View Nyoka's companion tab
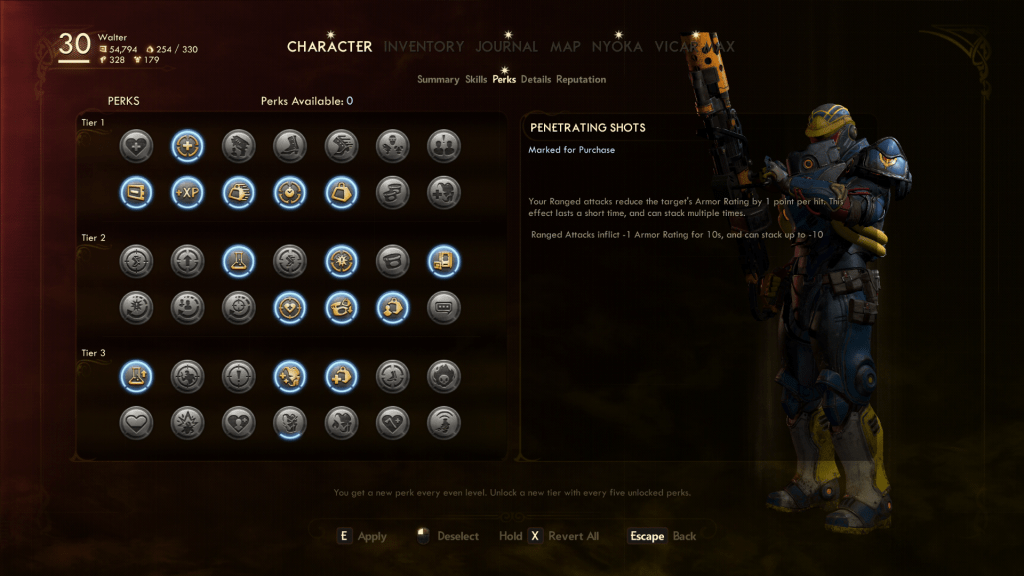This screenshot has height=576, width=1024. coord(617,46)
